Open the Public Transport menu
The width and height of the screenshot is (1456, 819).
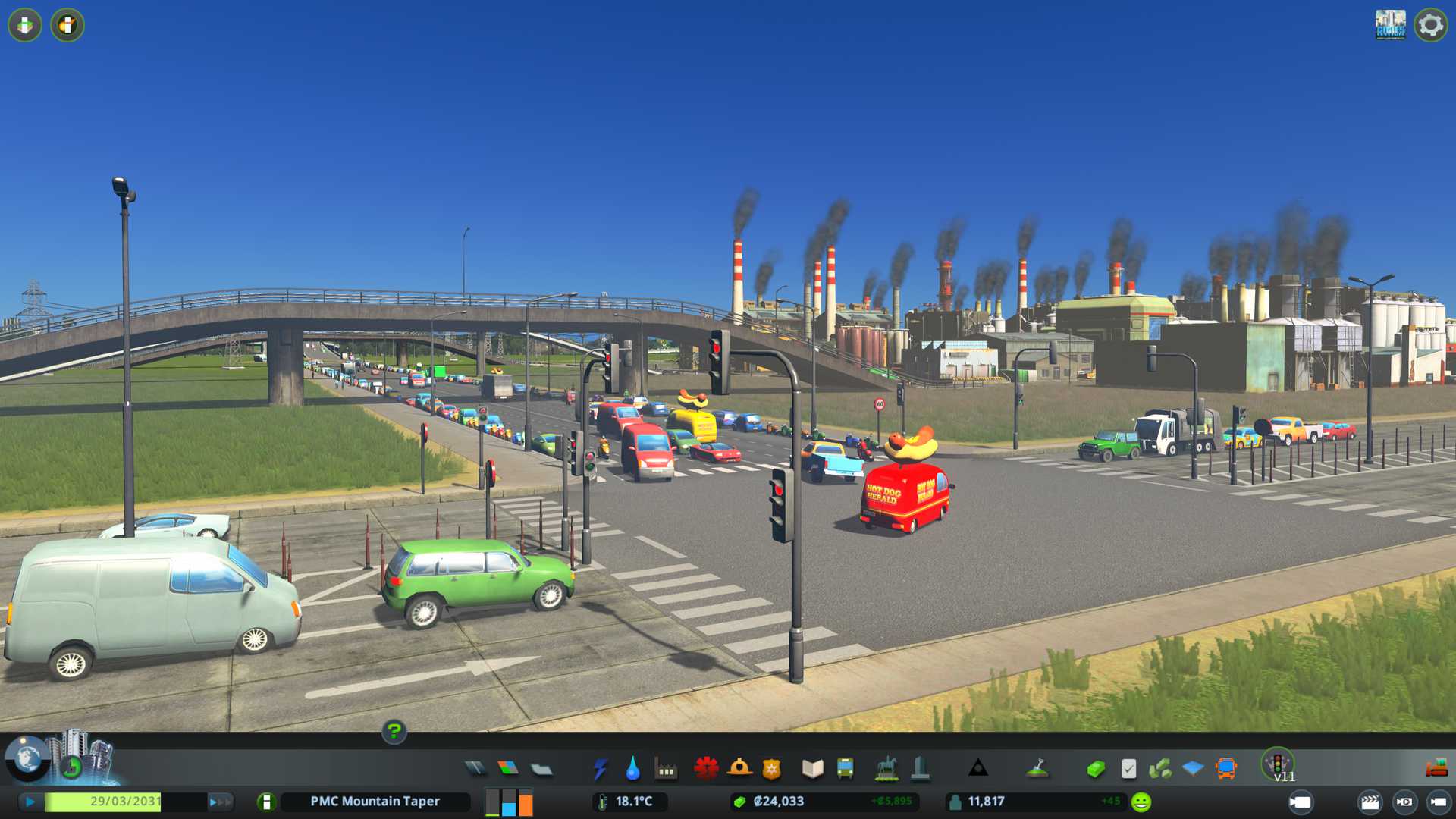click(x=845, y=769)
